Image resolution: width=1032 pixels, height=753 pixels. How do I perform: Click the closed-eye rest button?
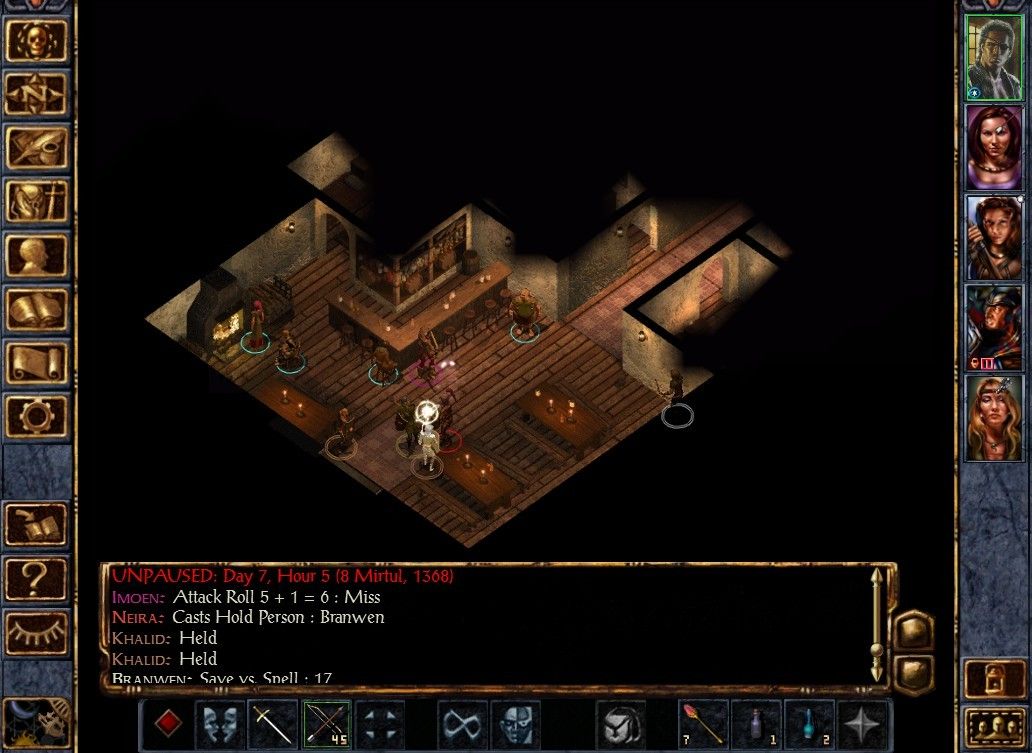[37, 632]
